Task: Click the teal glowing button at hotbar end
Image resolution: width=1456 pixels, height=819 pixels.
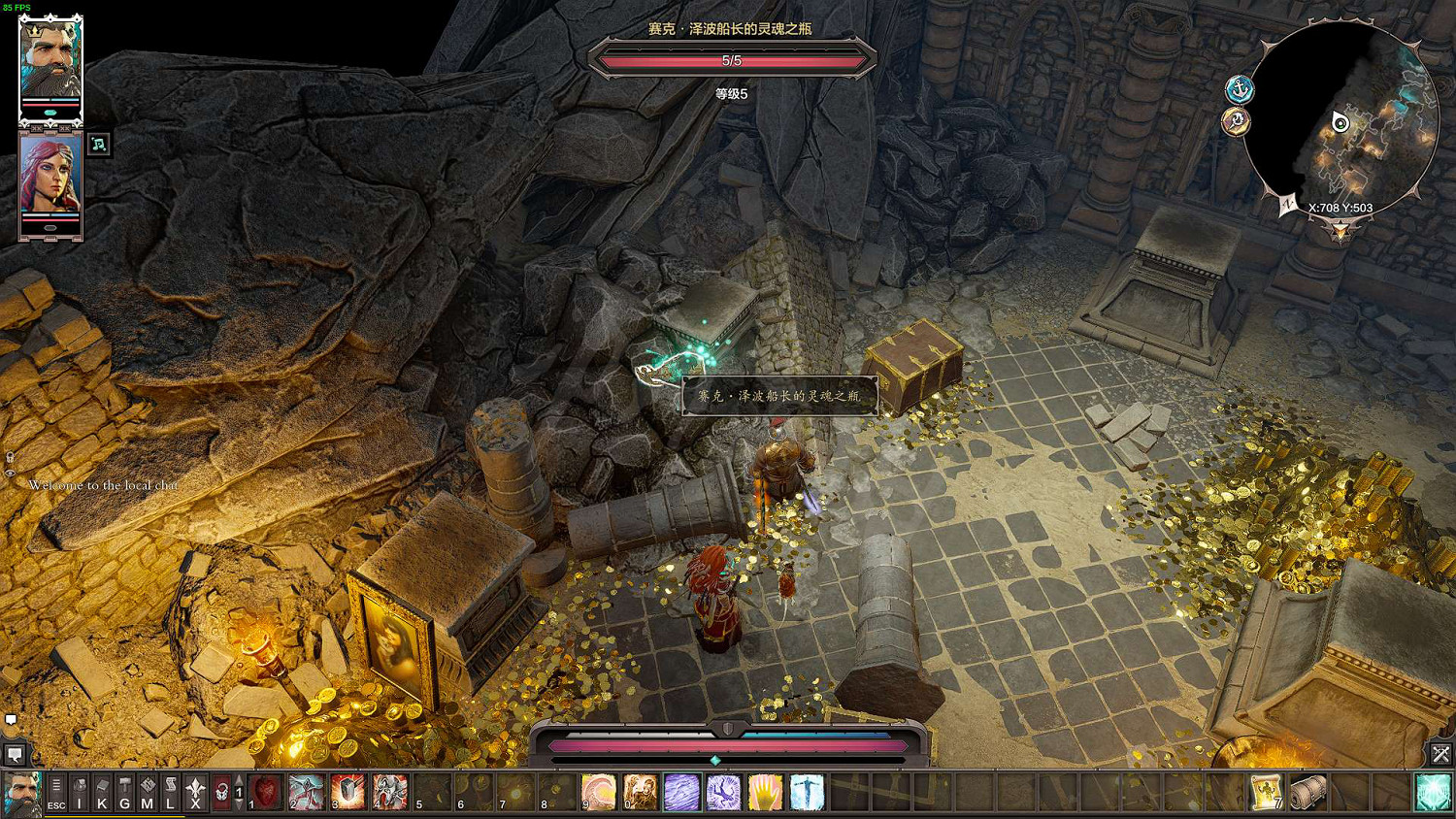Action: tap(1433, 792)
